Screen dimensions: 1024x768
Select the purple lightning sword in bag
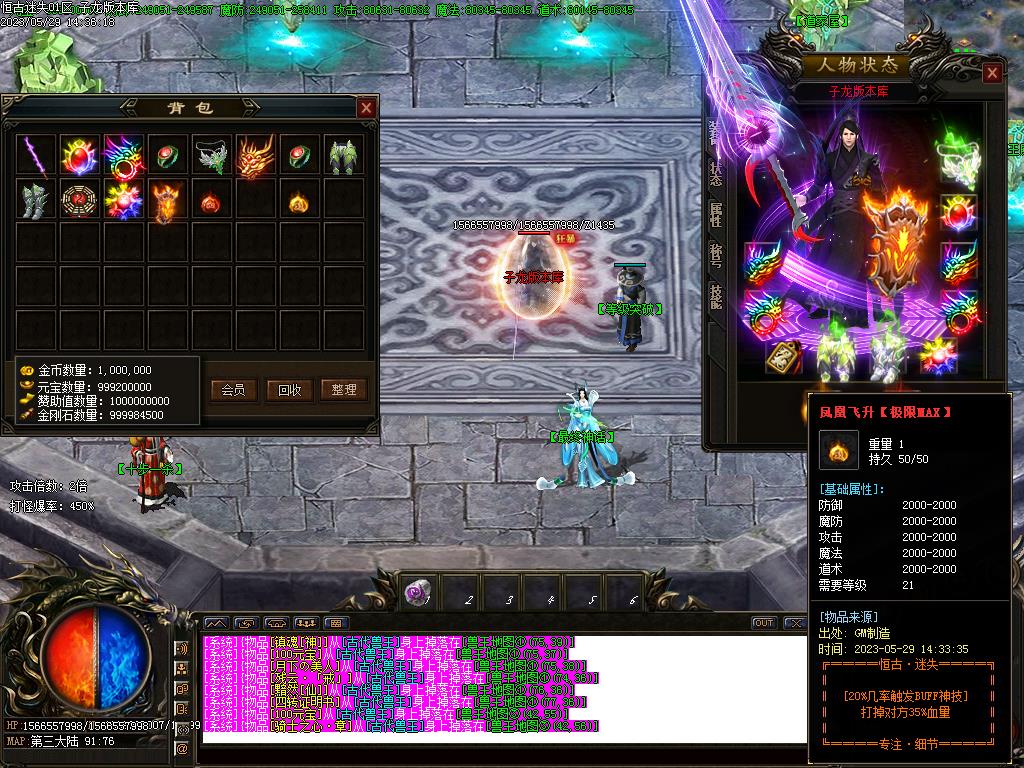tap(37, 156)
